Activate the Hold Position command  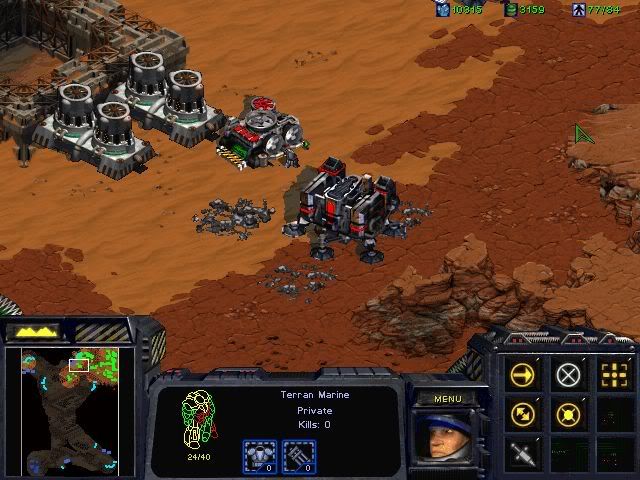pyautogui.click(x=569, y=413)
